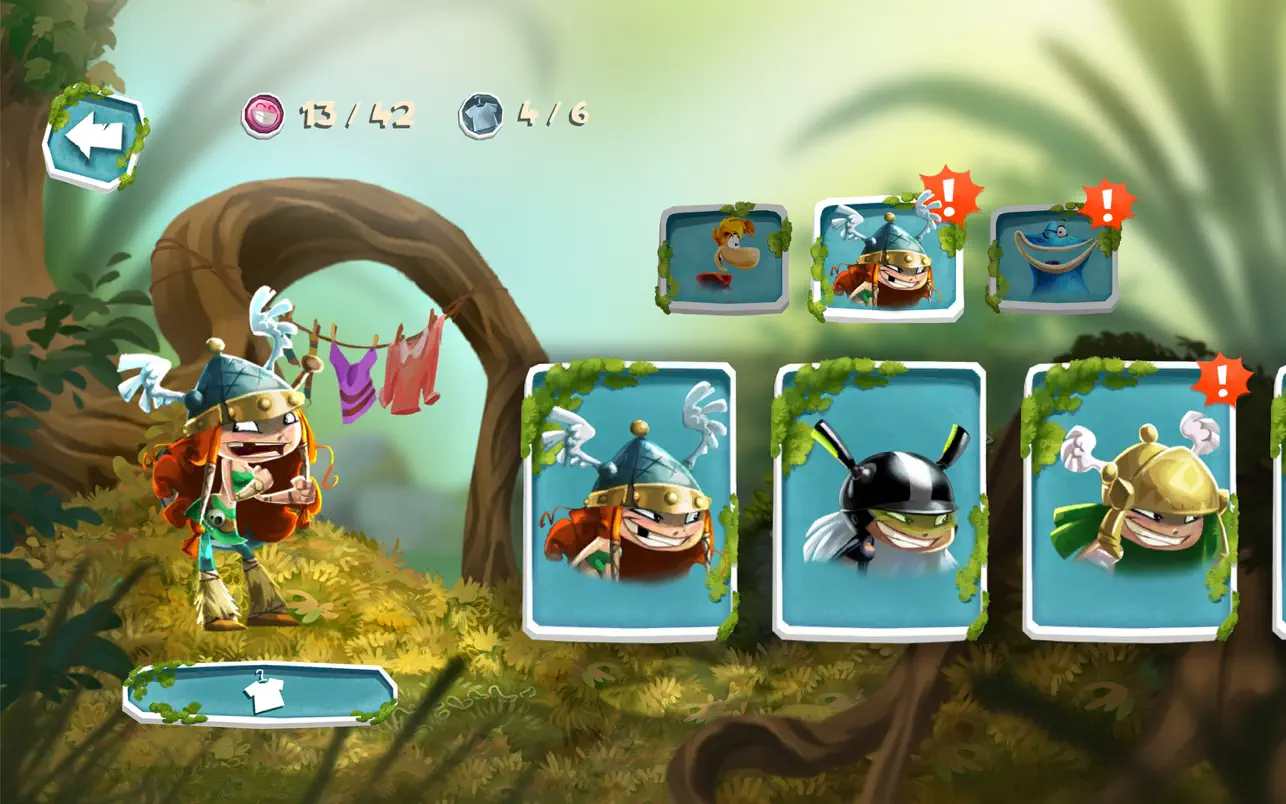
Task: Choose the black helmet costume card
Action: coord(880,500)
